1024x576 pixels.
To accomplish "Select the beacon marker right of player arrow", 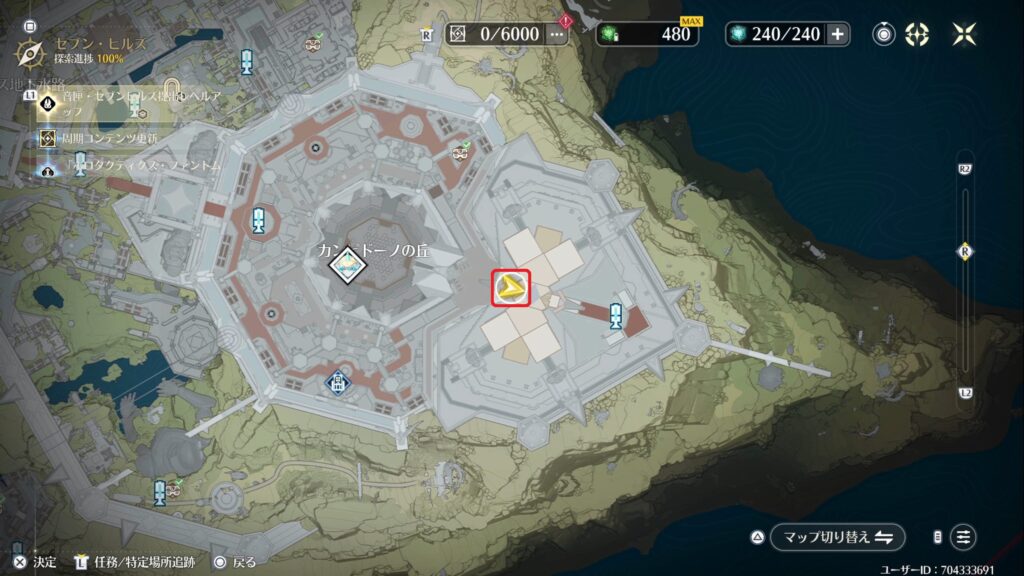I will point(617,315).
